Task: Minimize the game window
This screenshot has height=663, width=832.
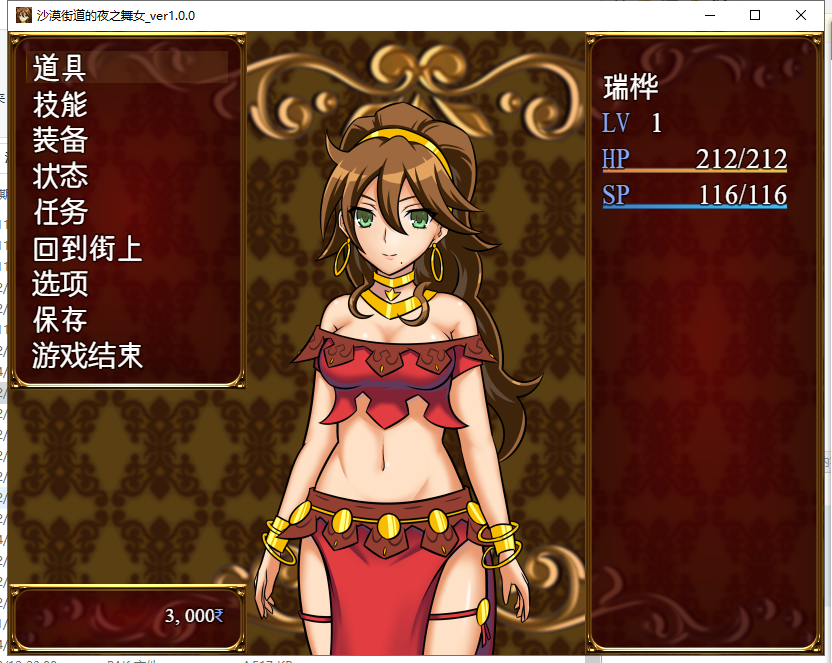Action: (x=709, y=15)
